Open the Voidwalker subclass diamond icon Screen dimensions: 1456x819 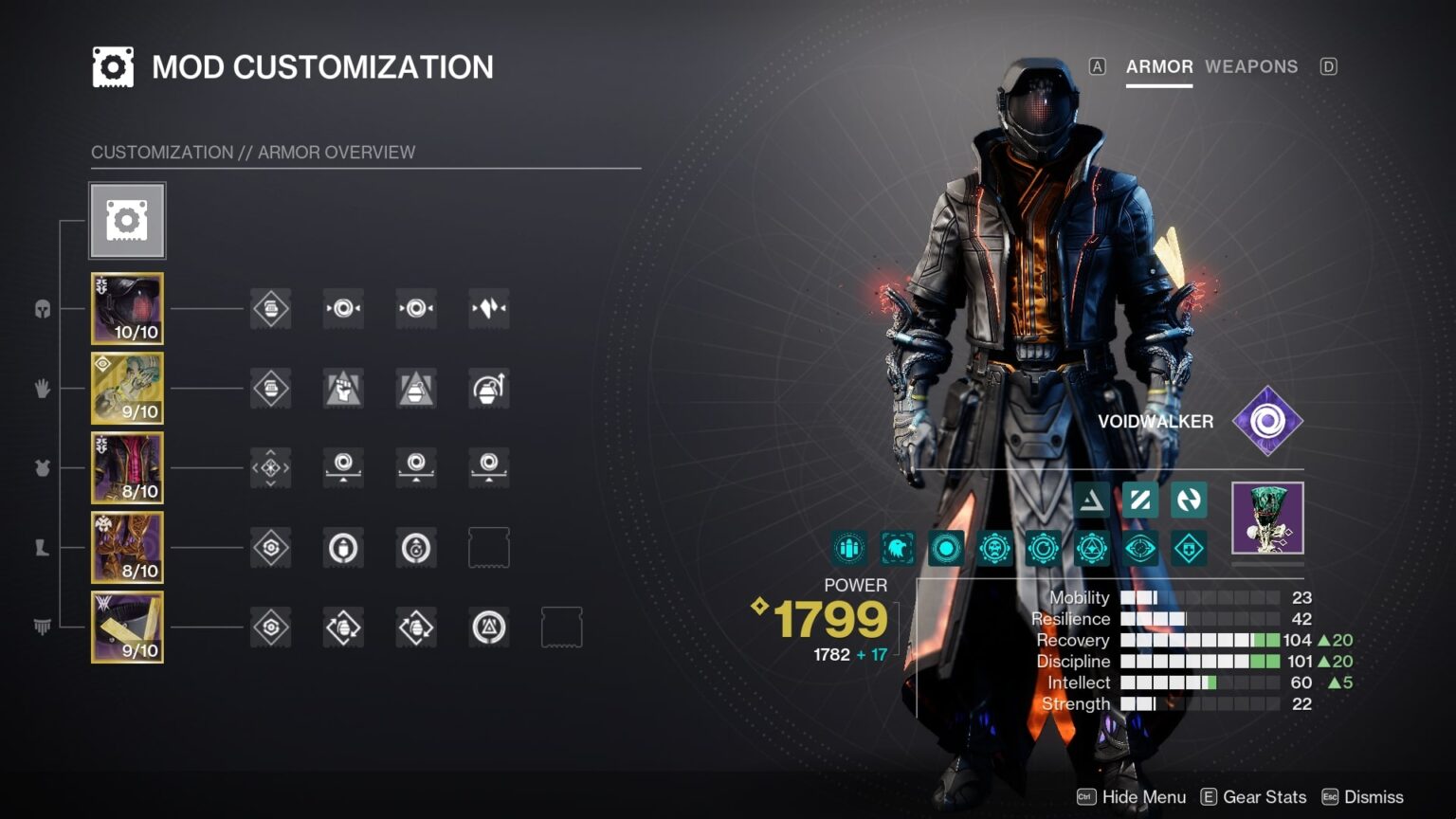point(1267,421)
